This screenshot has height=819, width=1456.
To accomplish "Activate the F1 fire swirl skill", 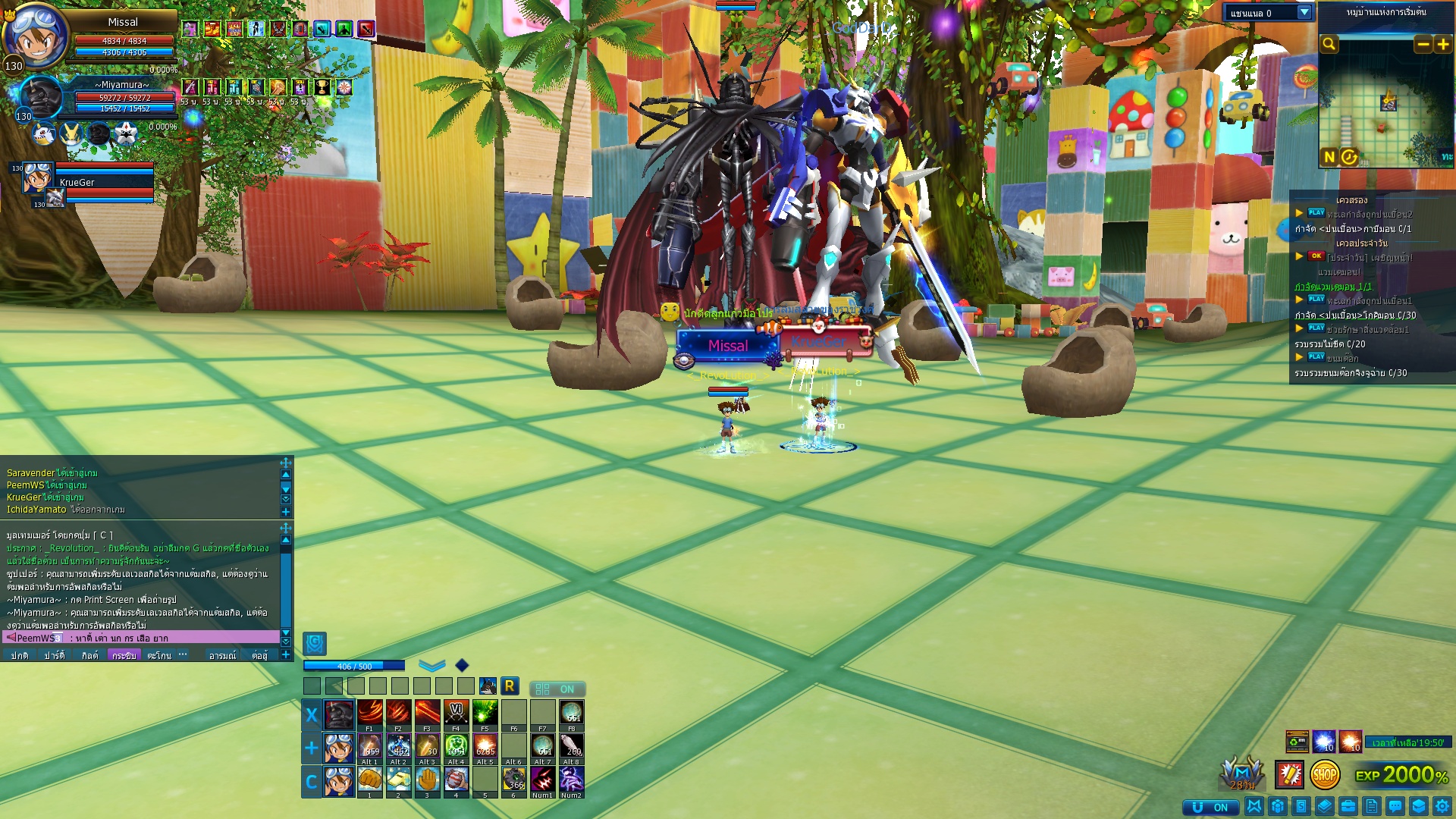I will coord(369,713).
